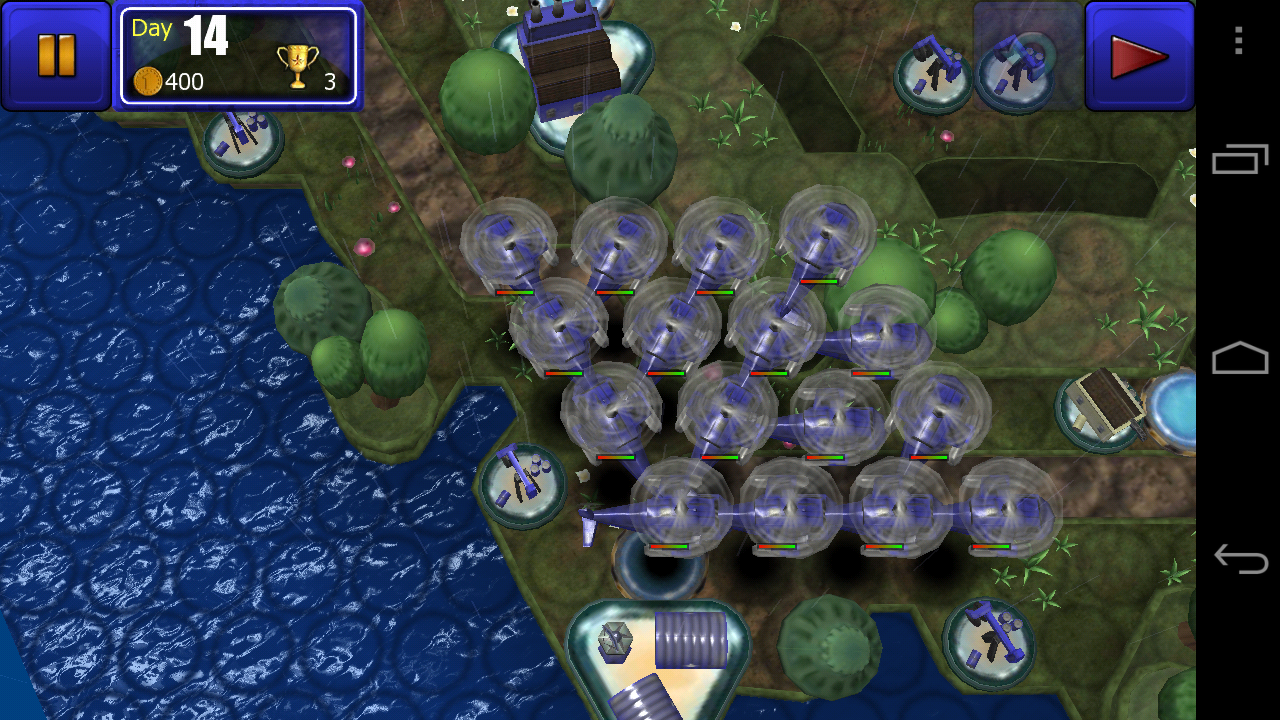Image resolution: width=1280 pixels, height=720 pixels.
Task: End the turn with the red arrow button
Action: [x=1139, y=56]
